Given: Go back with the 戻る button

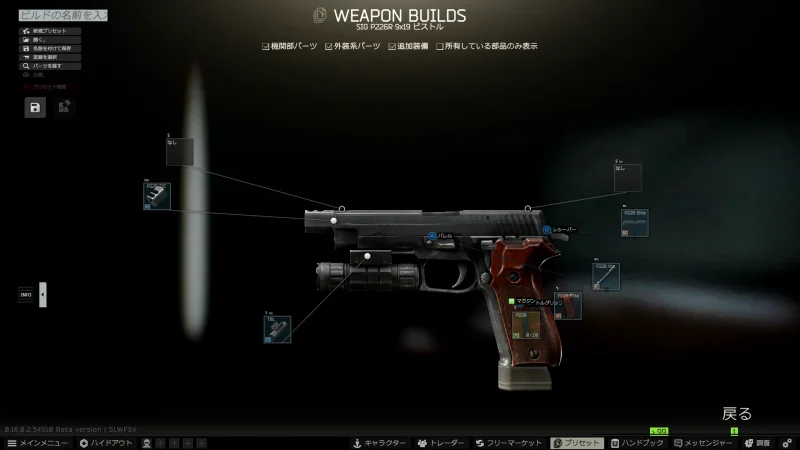Looking at the screenshot, I should click(737, 413).
